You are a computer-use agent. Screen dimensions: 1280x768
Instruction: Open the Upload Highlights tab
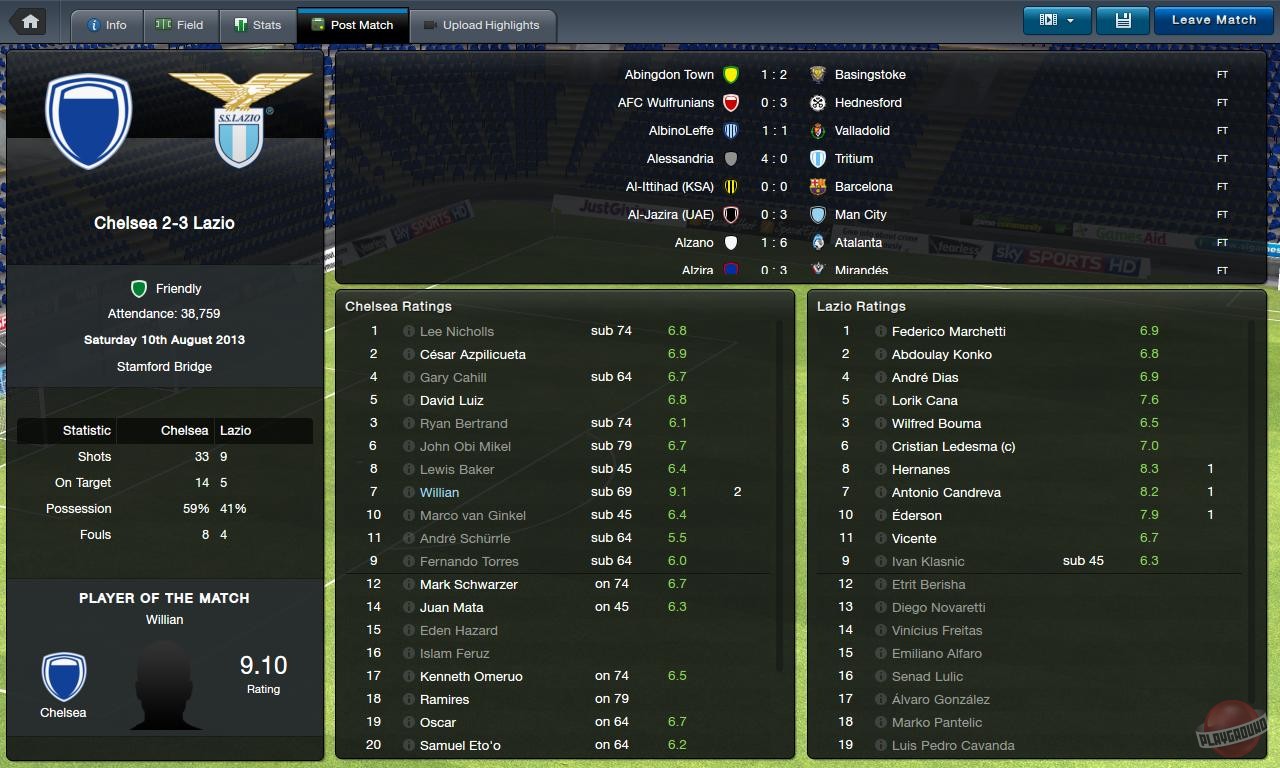click(484, 25)
